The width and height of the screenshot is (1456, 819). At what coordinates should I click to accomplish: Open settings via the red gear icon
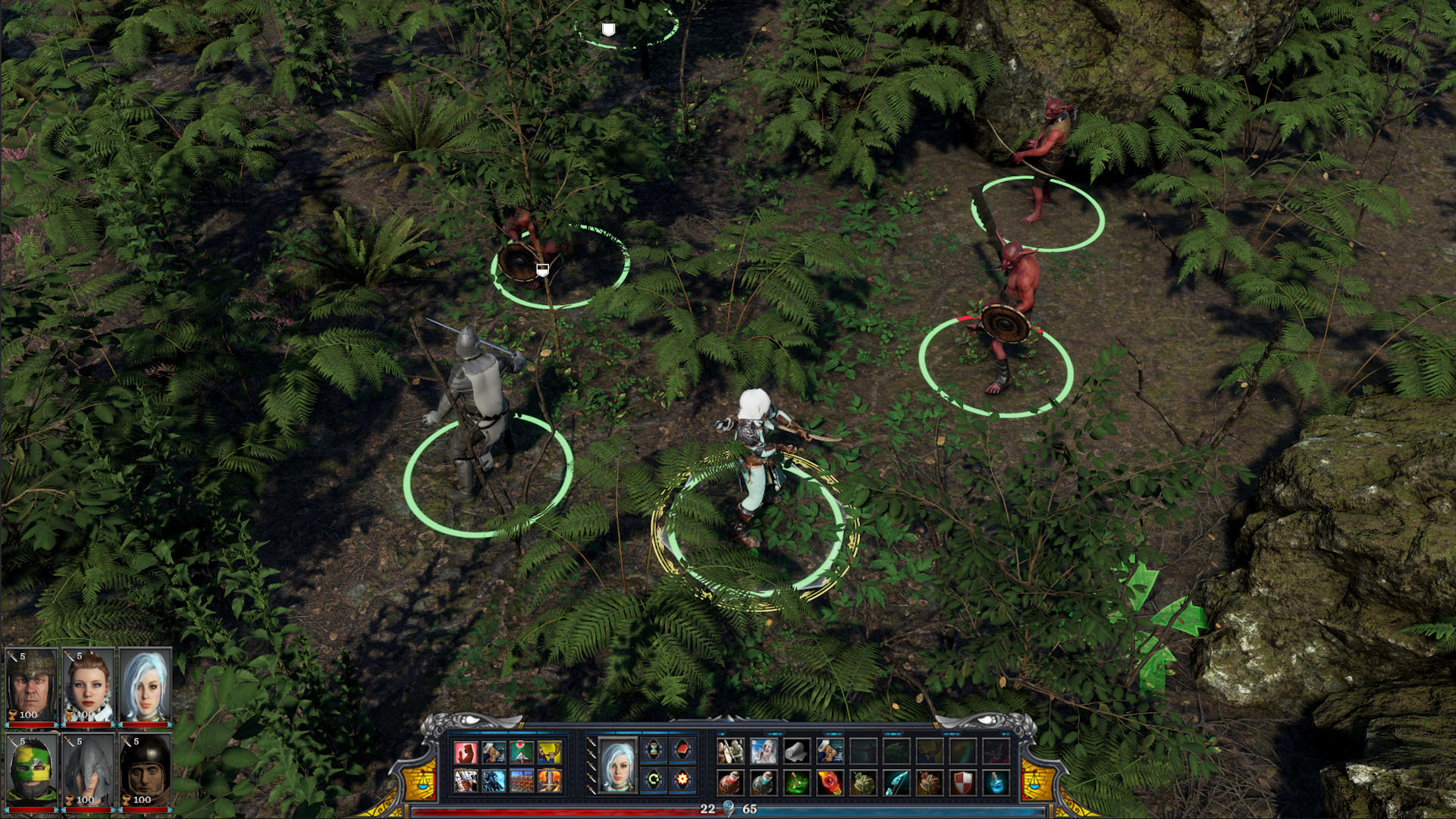pos(682,779)
